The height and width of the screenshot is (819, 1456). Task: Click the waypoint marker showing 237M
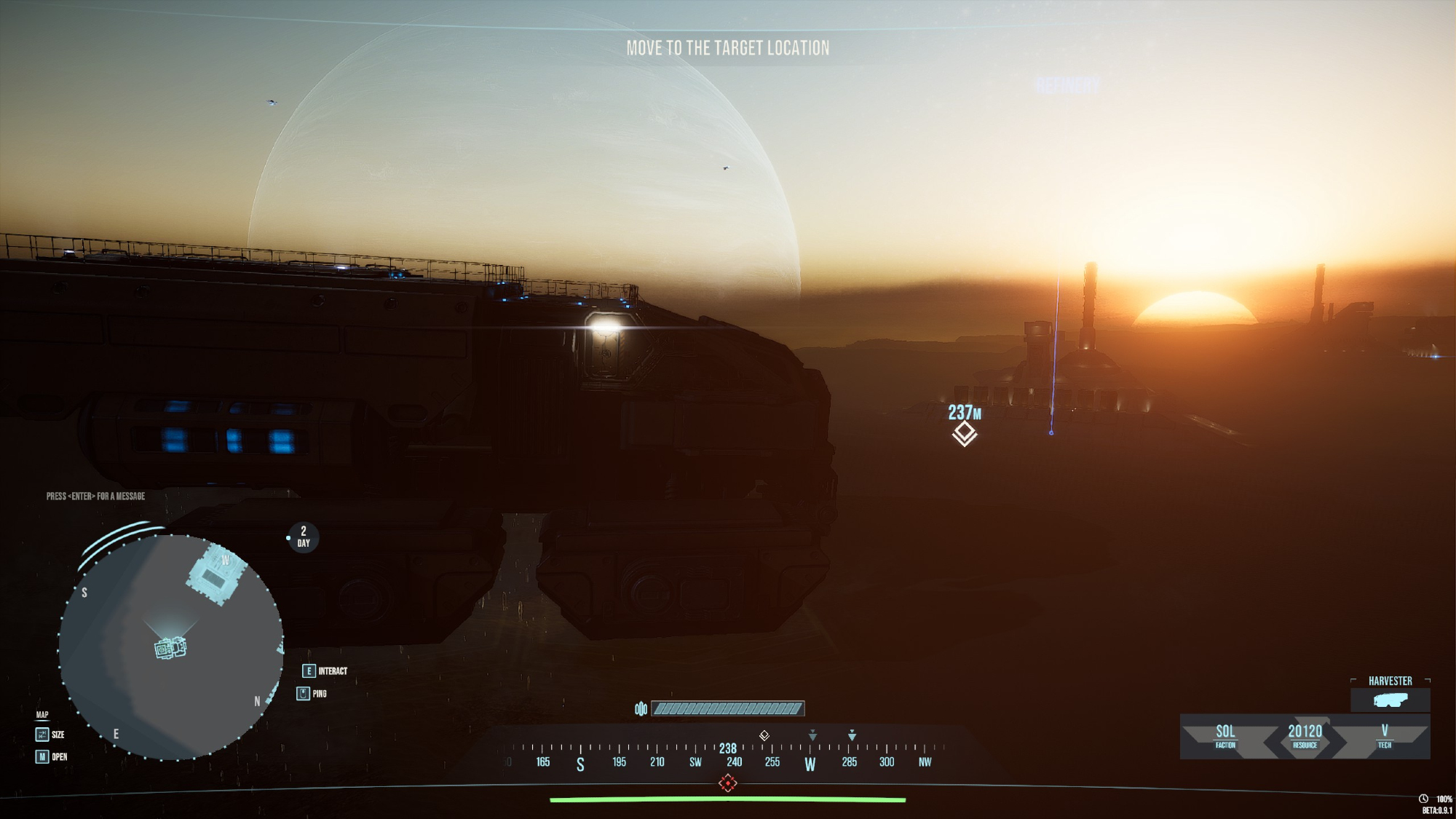[964, 434]
